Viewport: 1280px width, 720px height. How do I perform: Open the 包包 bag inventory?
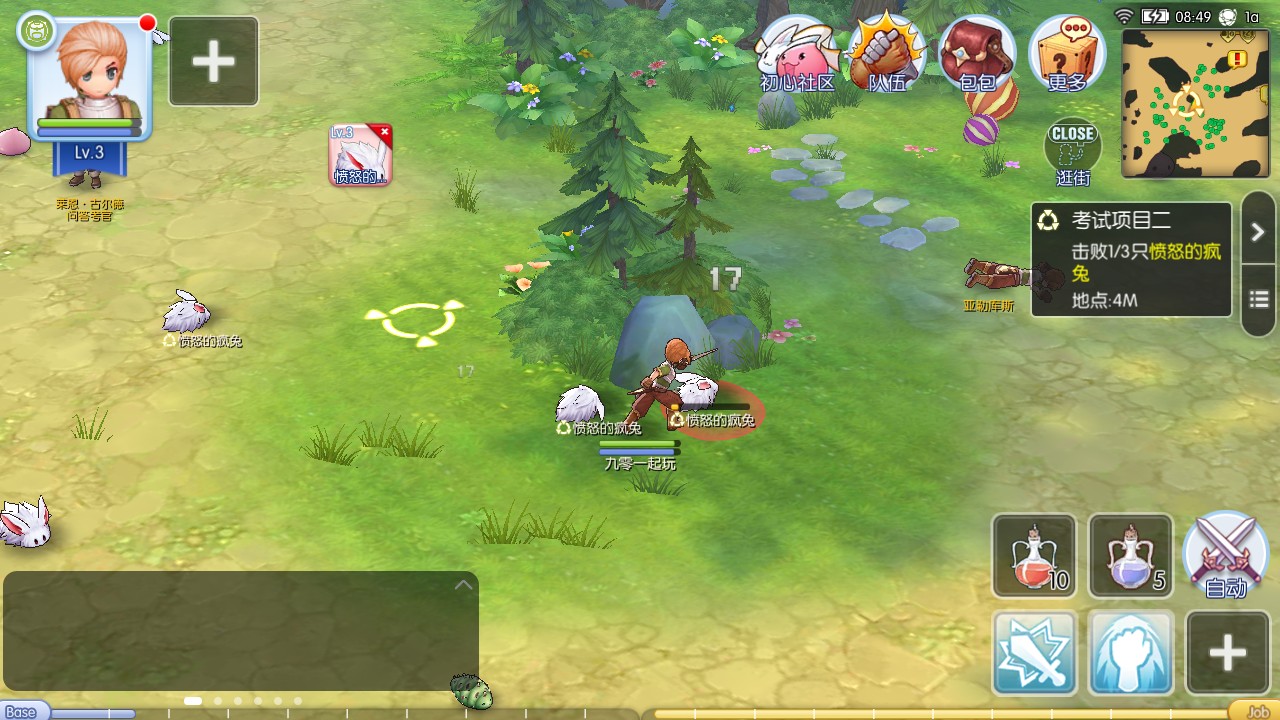[977, 55]
